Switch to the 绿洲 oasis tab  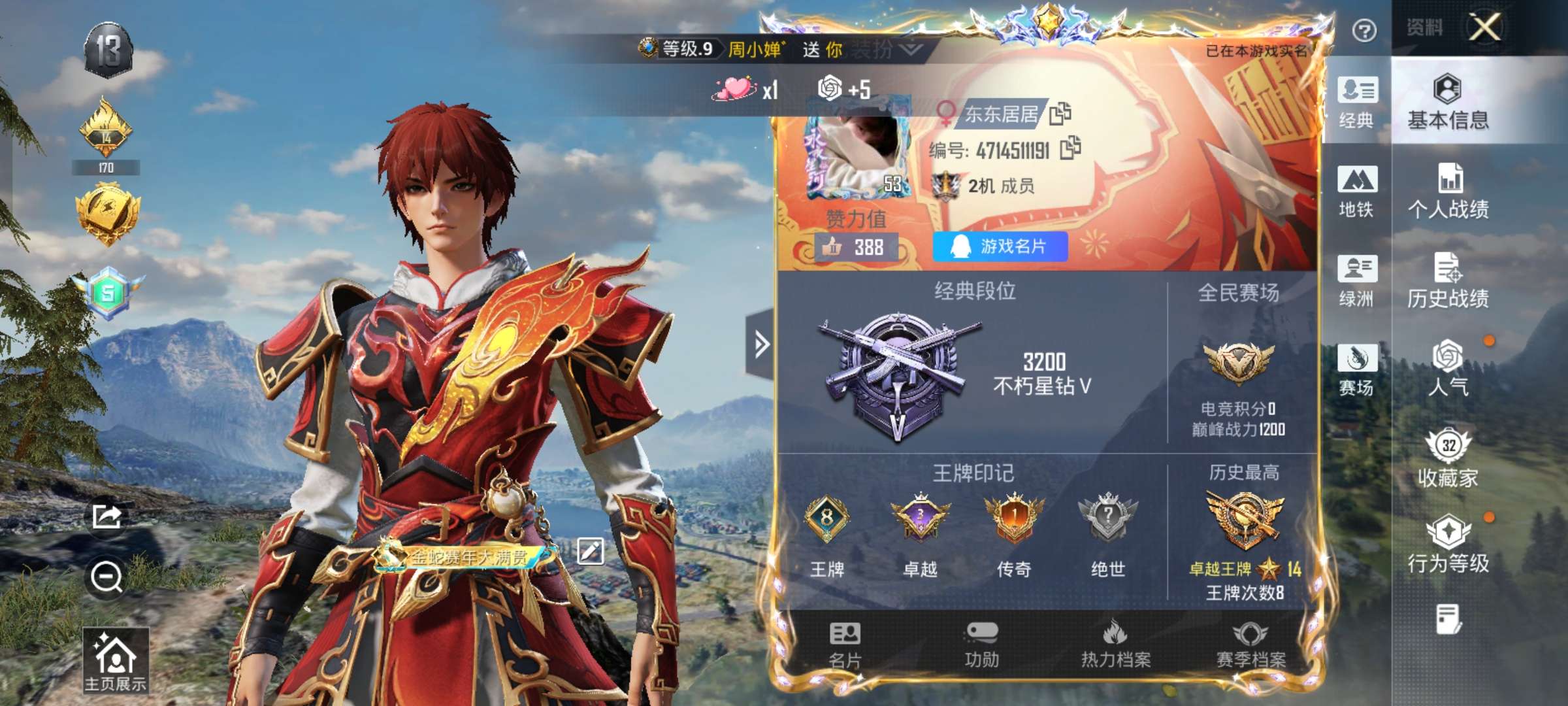(x=1357, y=280)
